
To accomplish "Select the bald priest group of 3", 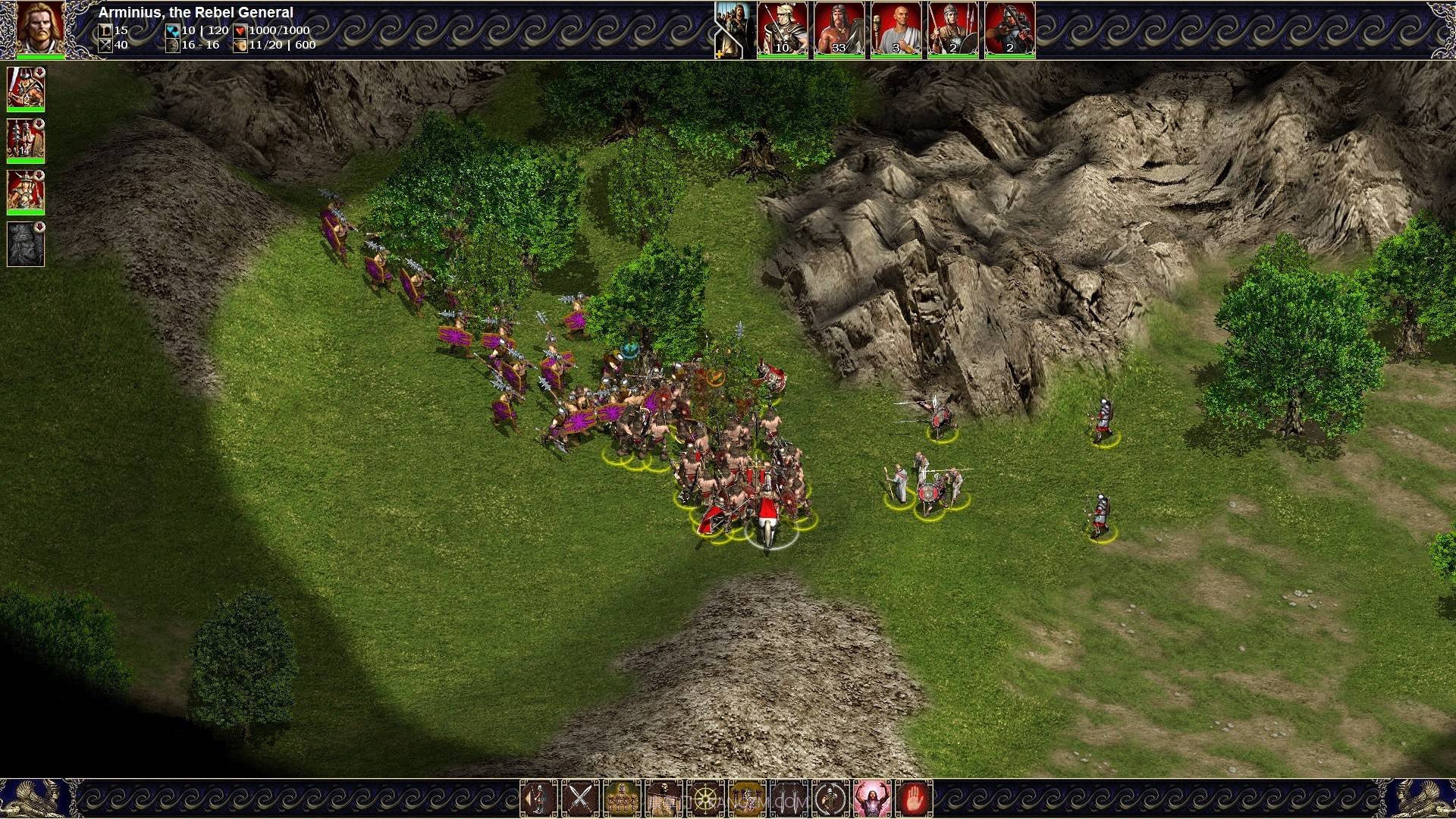I will point(896,29).
